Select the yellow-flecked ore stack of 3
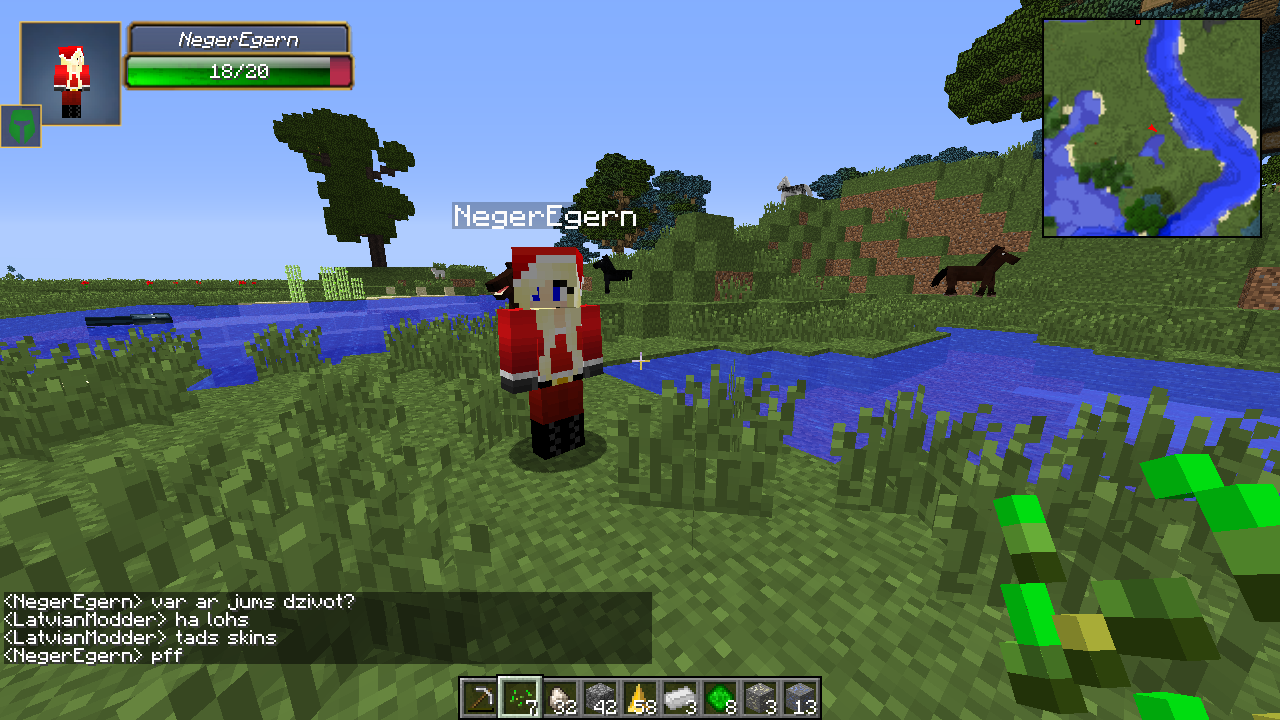This screenshot has height=720, width=1280. point(760,697)
